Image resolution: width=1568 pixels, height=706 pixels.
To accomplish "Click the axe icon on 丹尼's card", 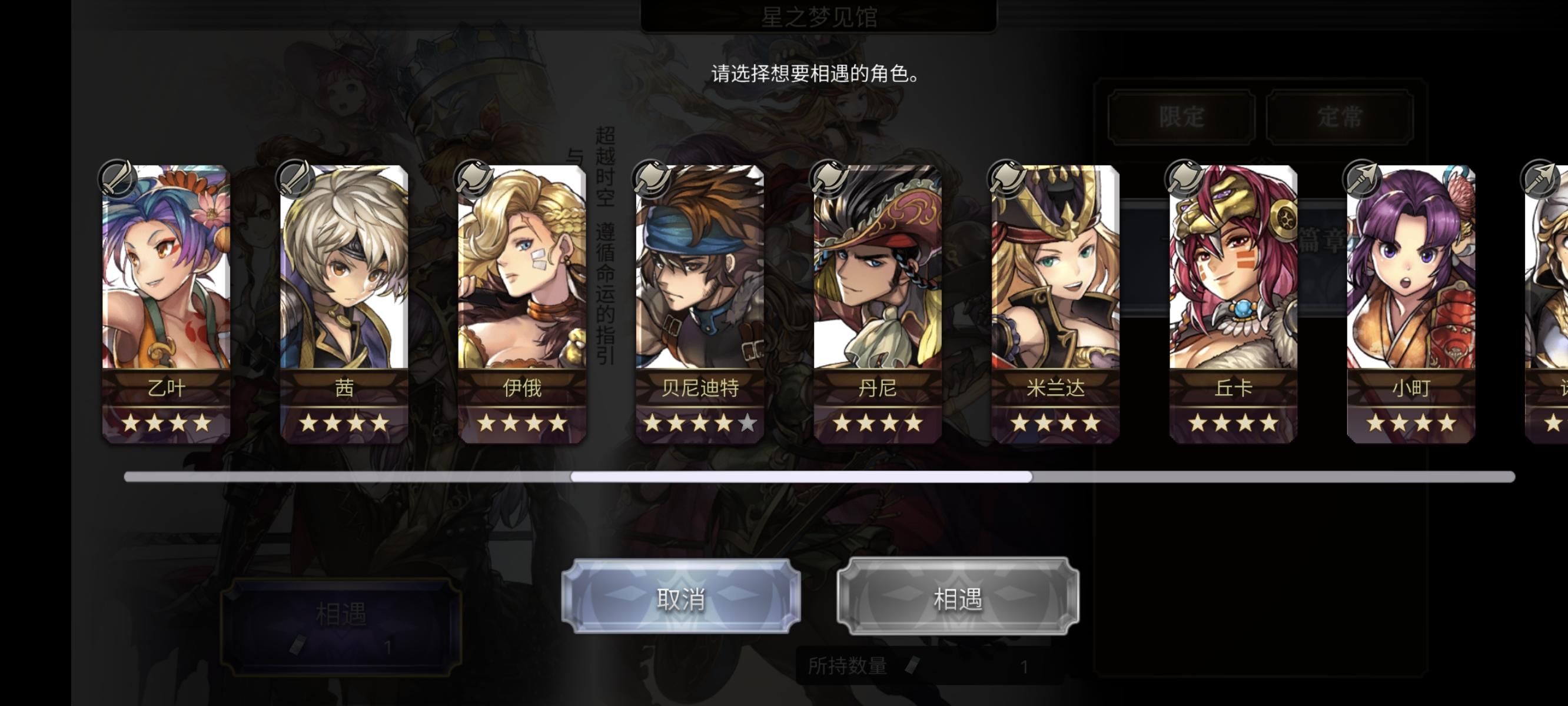I will (828, 177).
